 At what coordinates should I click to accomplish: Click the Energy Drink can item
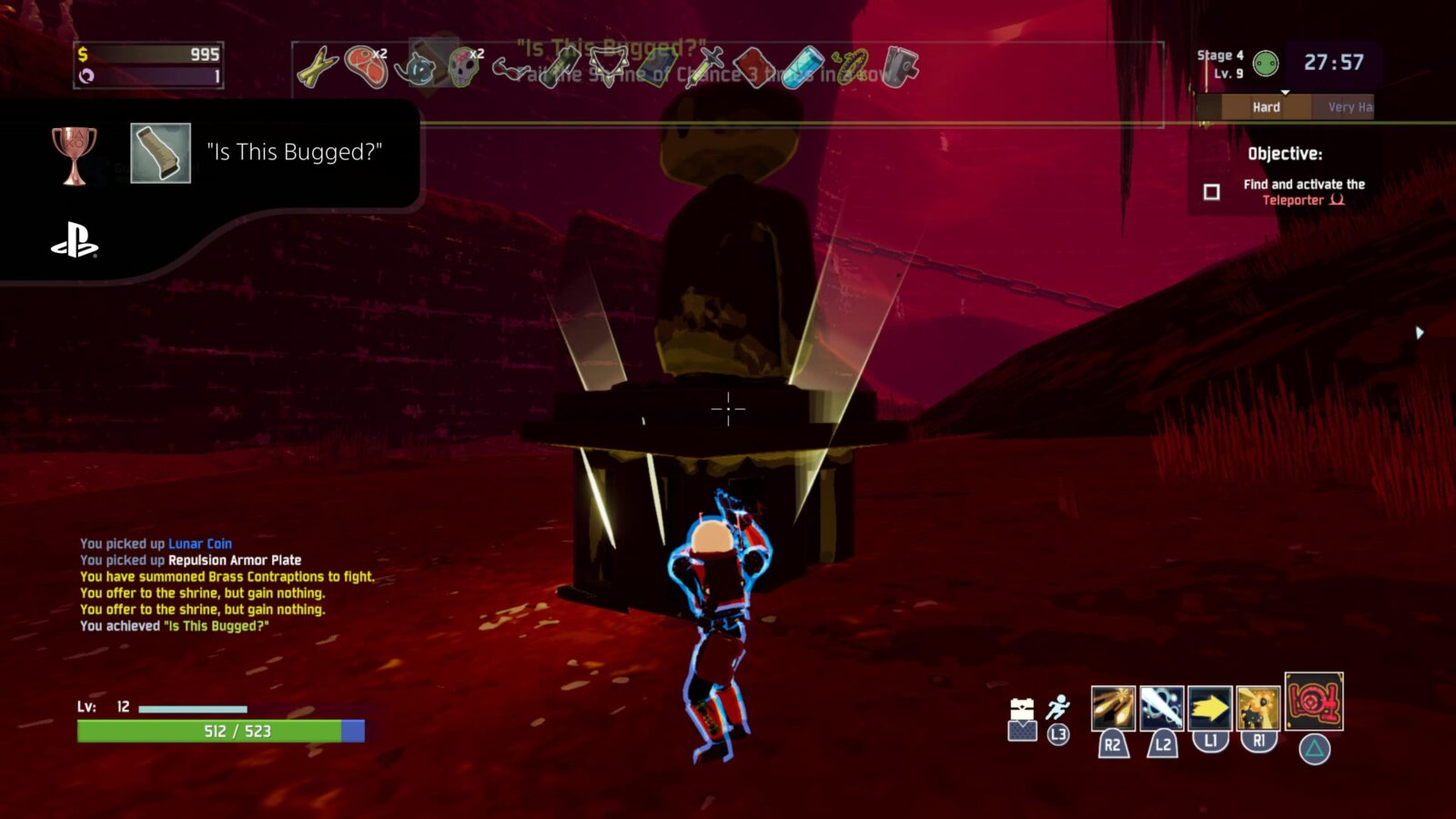point(803,67)
